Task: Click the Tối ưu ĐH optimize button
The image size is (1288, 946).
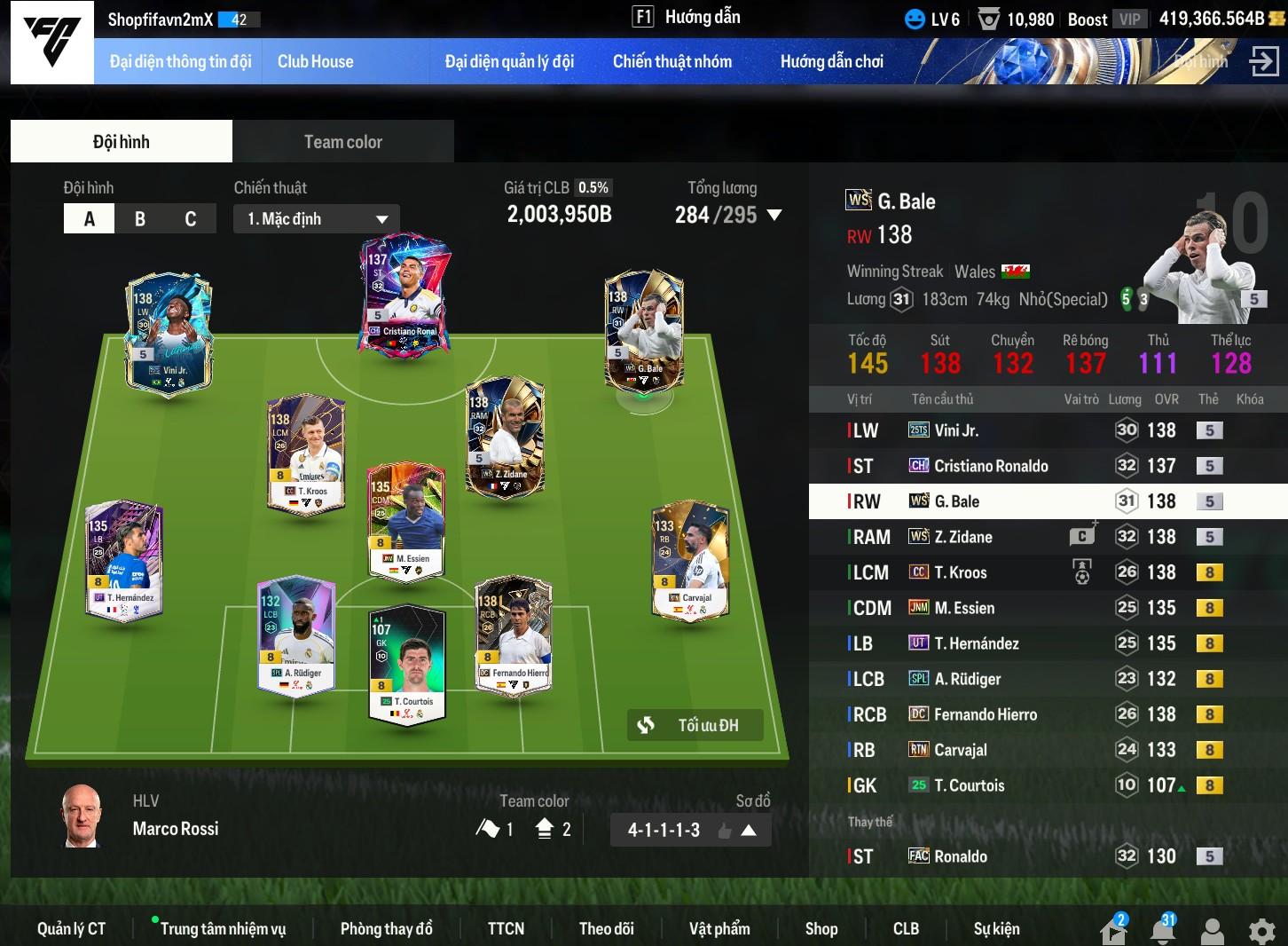Action: (x=695, y=725)
